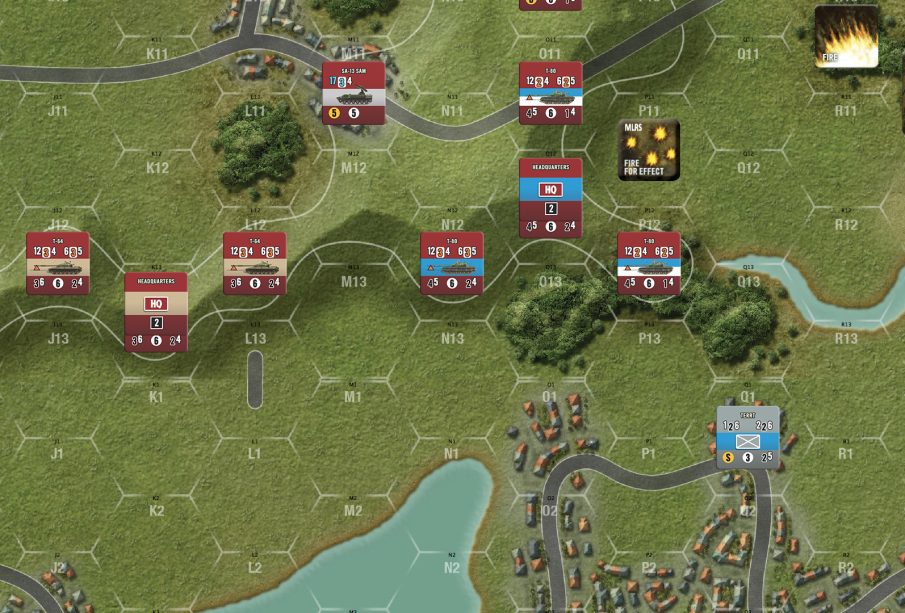Viewport: 905px width, 613px height.
Task: Select the grey infantry counter on the road
Action: 748,438
